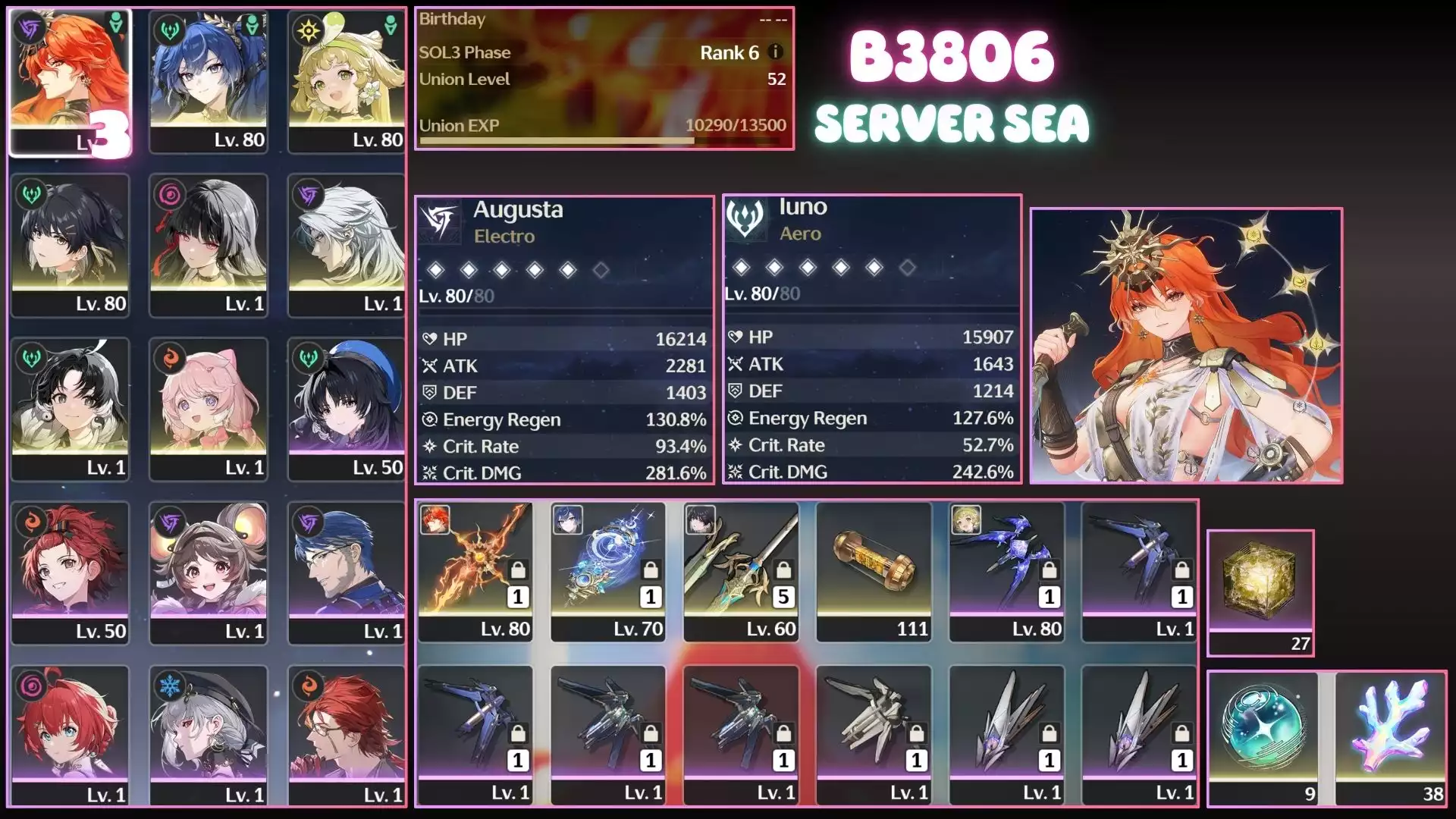The height and width of the screenshot is (819, 1456).
Task: Select the glowing golden cube item
Action: [1260, 592]
